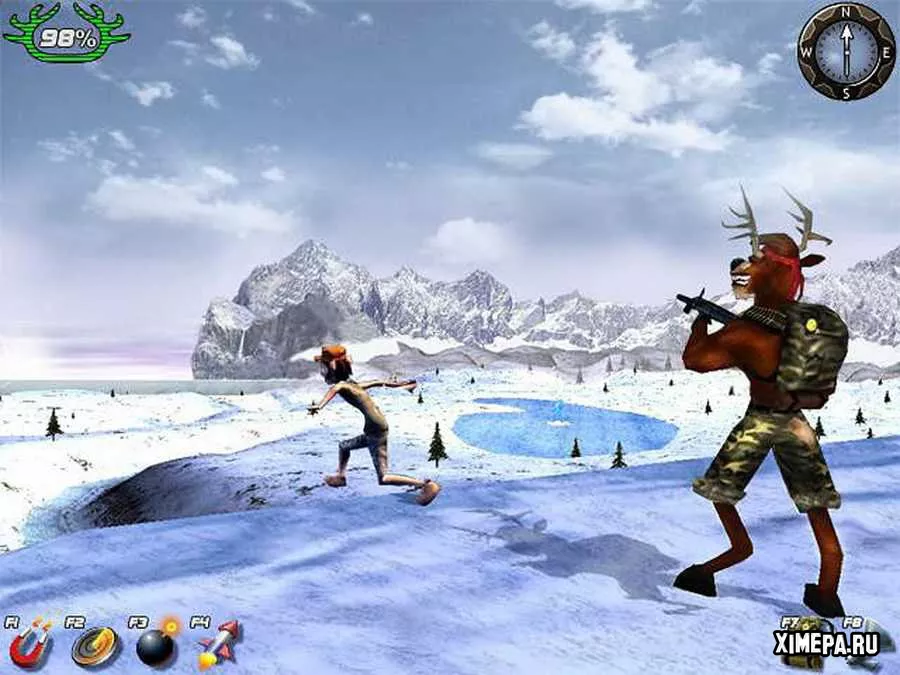
Task: Click the compass in the corner
Action: click(846, 50)
